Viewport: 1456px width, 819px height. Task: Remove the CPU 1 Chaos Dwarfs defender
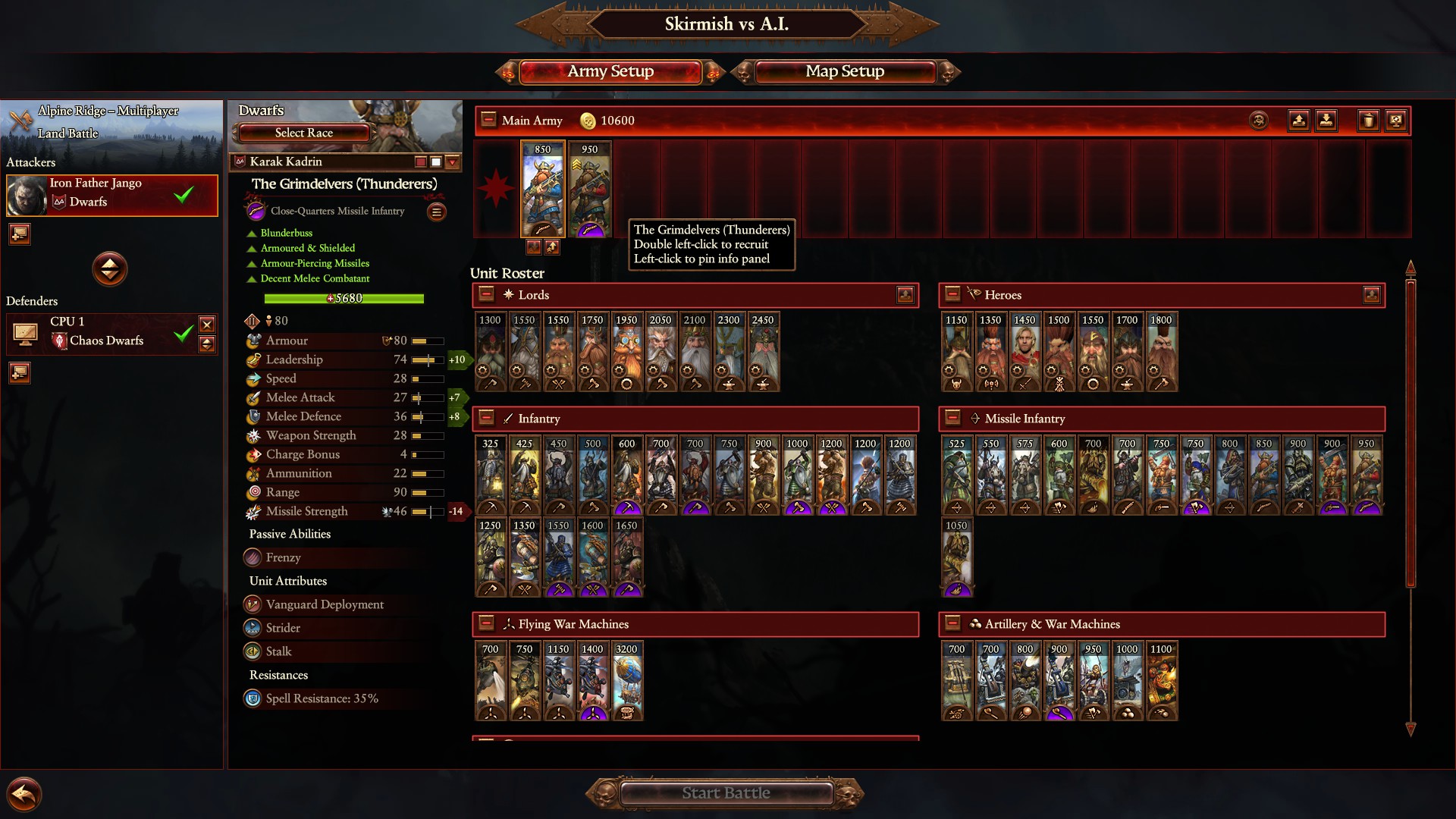206,325
